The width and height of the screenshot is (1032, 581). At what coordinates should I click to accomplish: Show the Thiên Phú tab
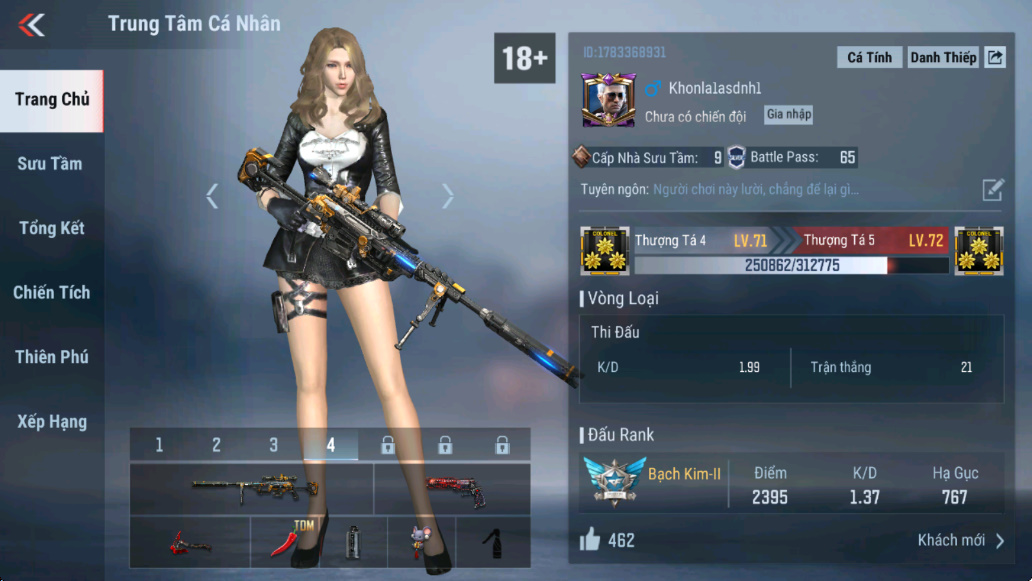click(x=51, y=357)
